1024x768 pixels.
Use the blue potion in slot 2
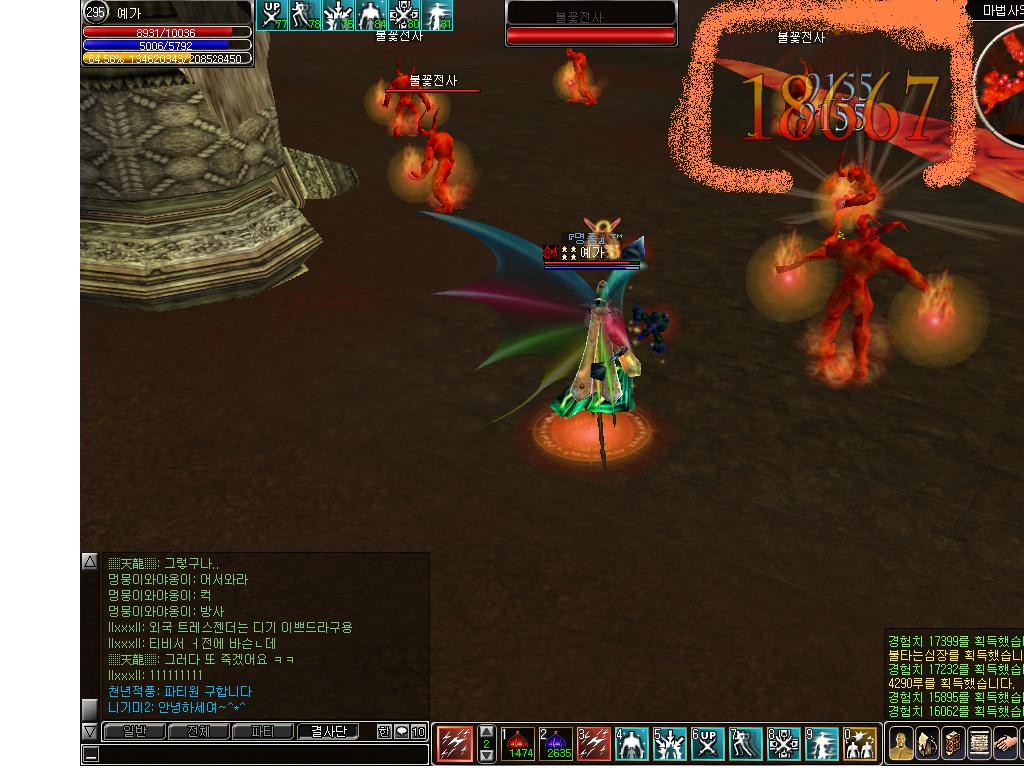(556, 744)
